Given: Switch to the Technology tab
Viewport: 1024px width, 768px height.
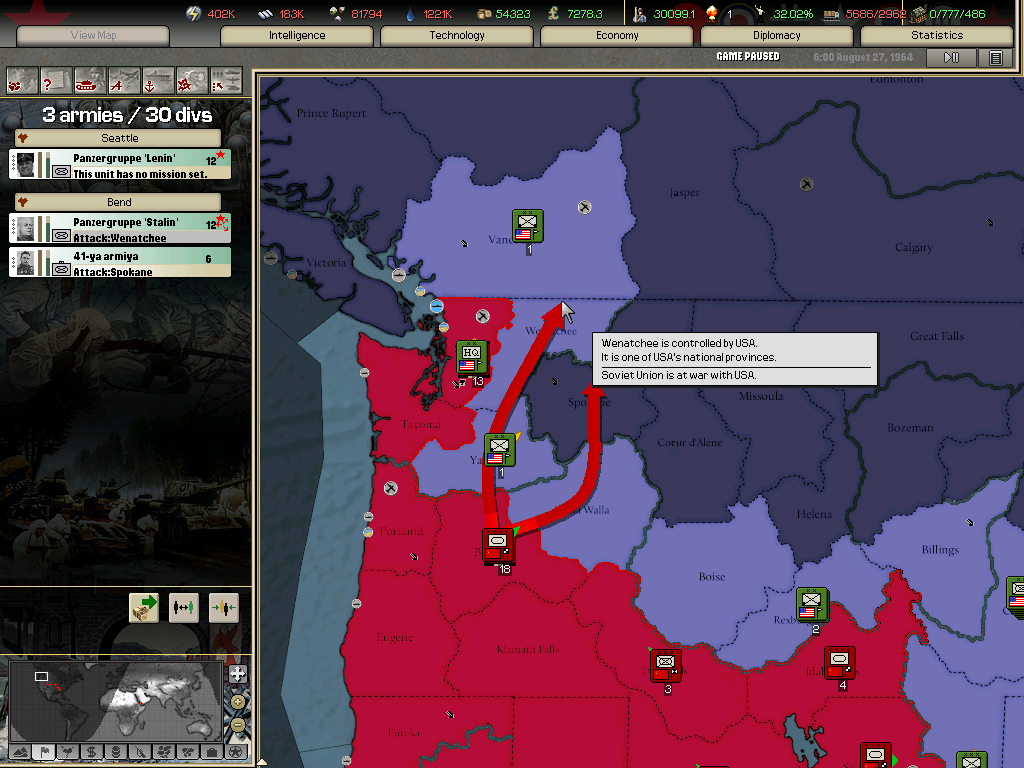Looking at the screenshot, I should tap(457, 36).
